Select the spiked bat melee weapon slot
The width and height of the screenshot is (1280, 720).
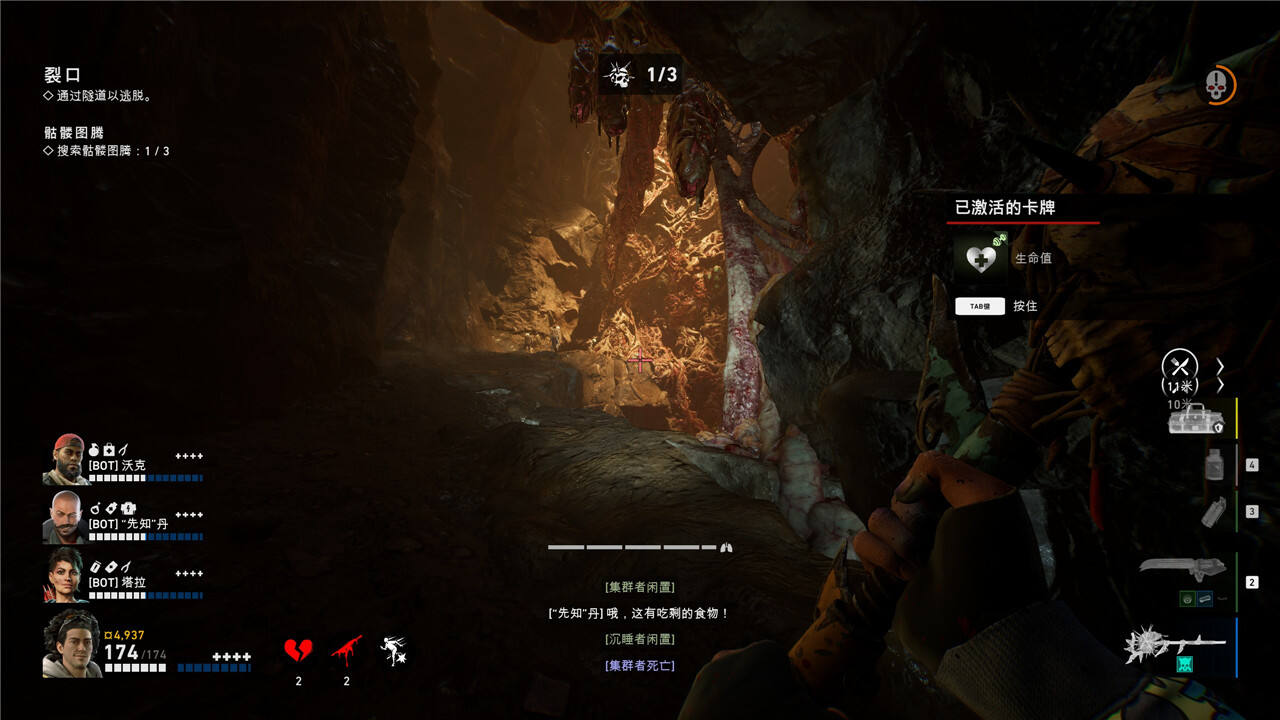coord(1175,645)
